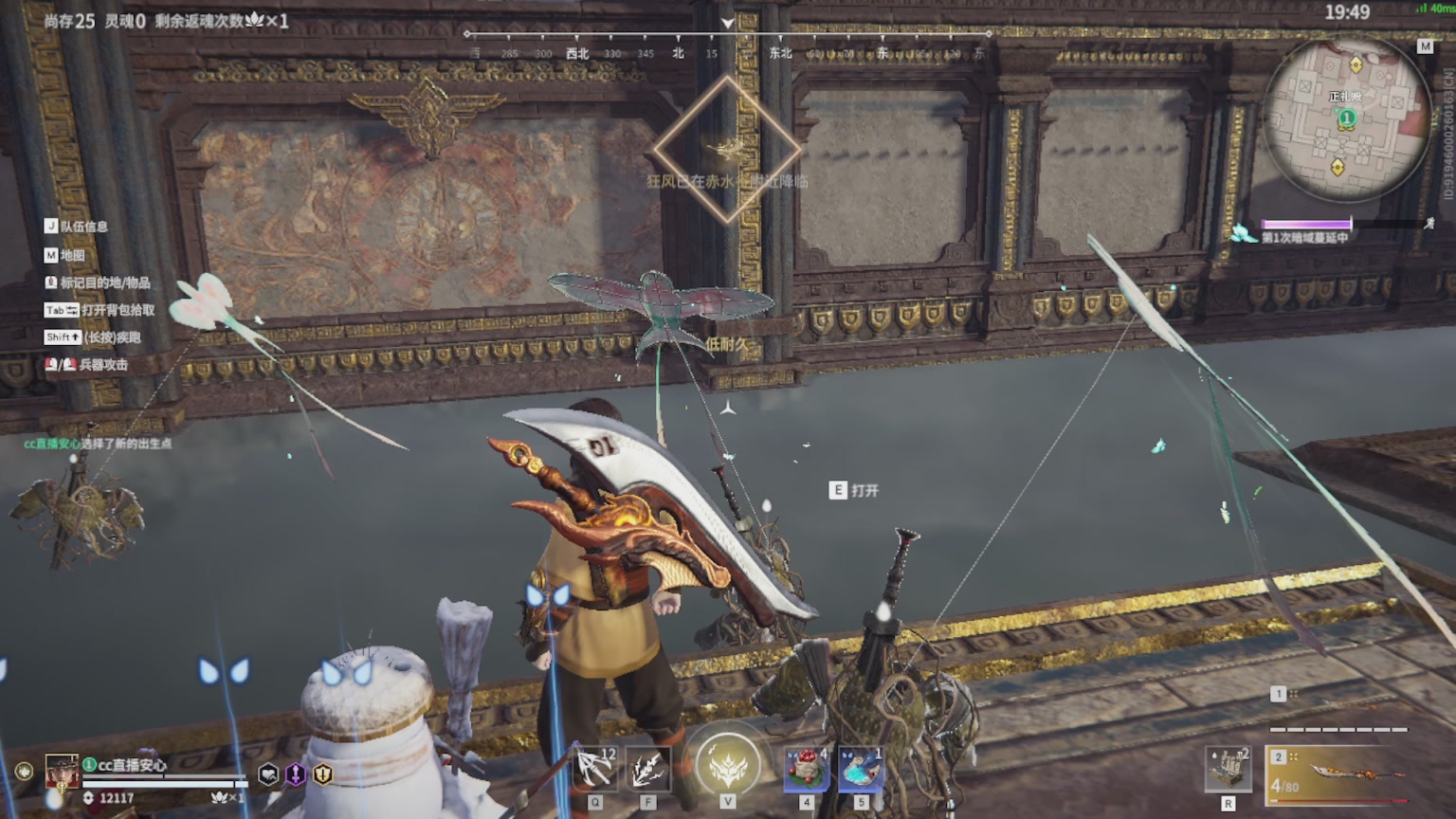Viewport: 1456px width, 819px height.
Task: Click the round emblem left of portrait
Action: 24,772
